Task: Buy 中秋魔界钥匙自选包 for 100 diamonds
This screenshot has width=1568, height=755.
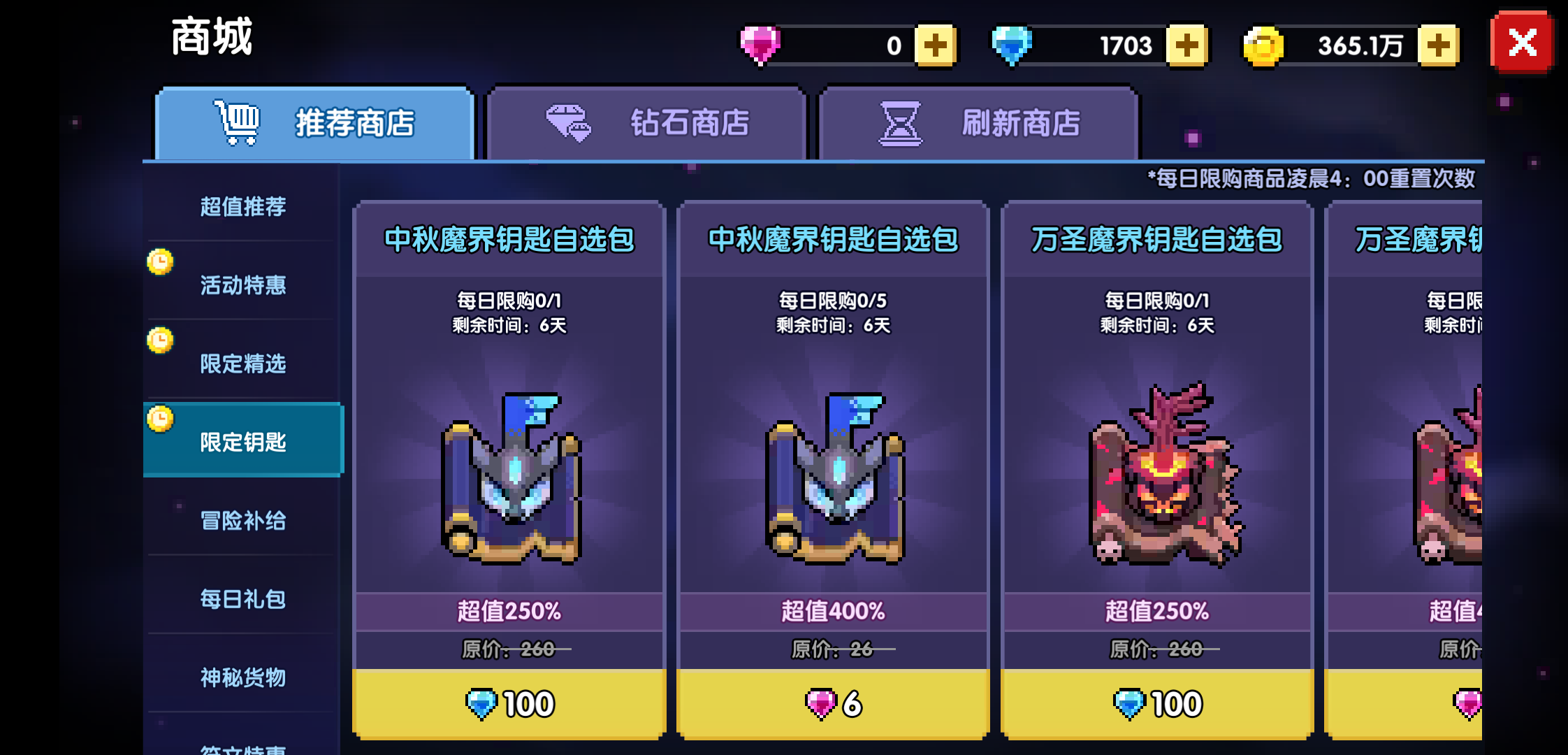Action: pyautogui.click(x=508, y=703)
